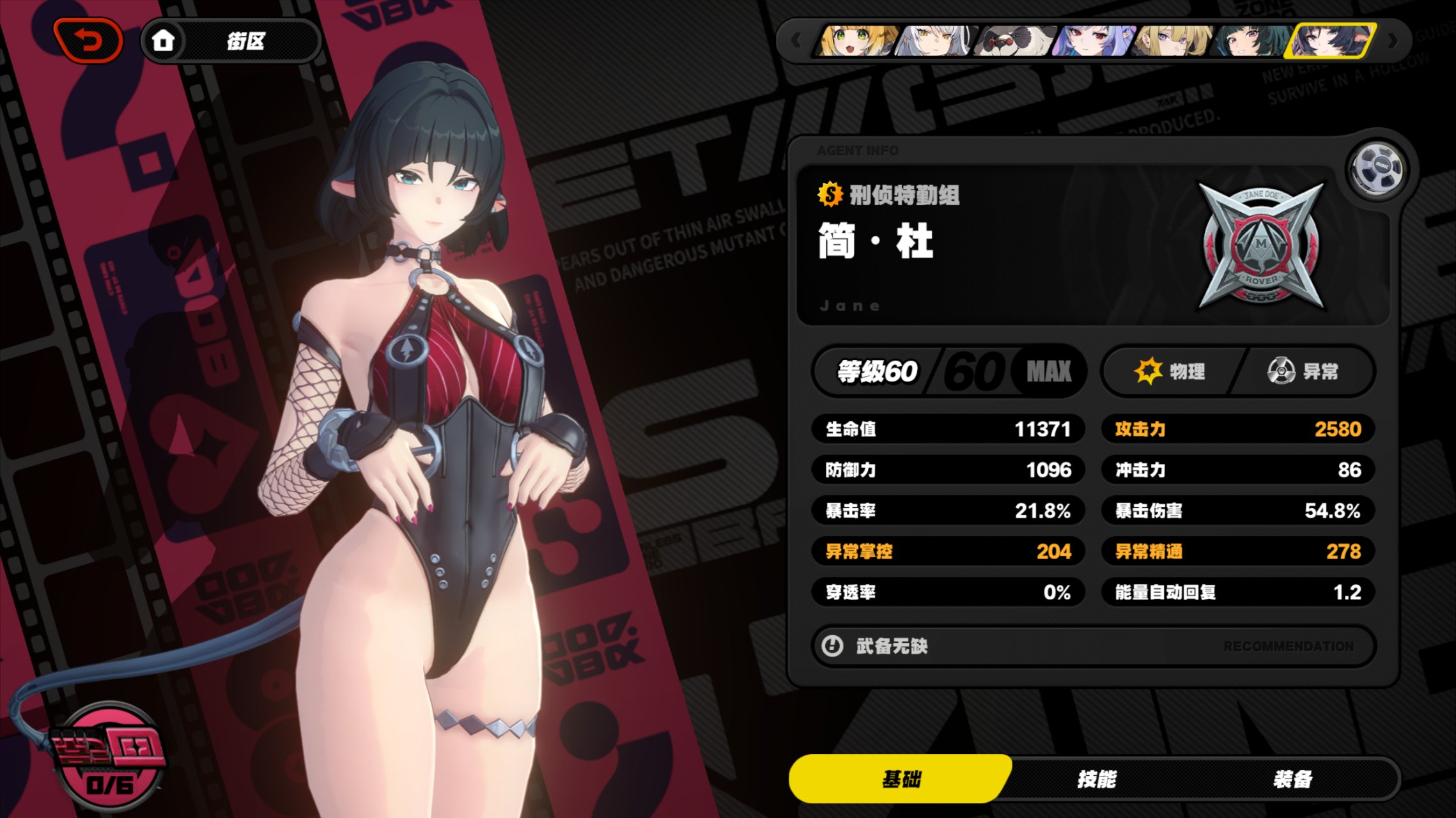1456x818 pixels.
Task: Show previous agents with left arrow
Action: coord(796,41)
